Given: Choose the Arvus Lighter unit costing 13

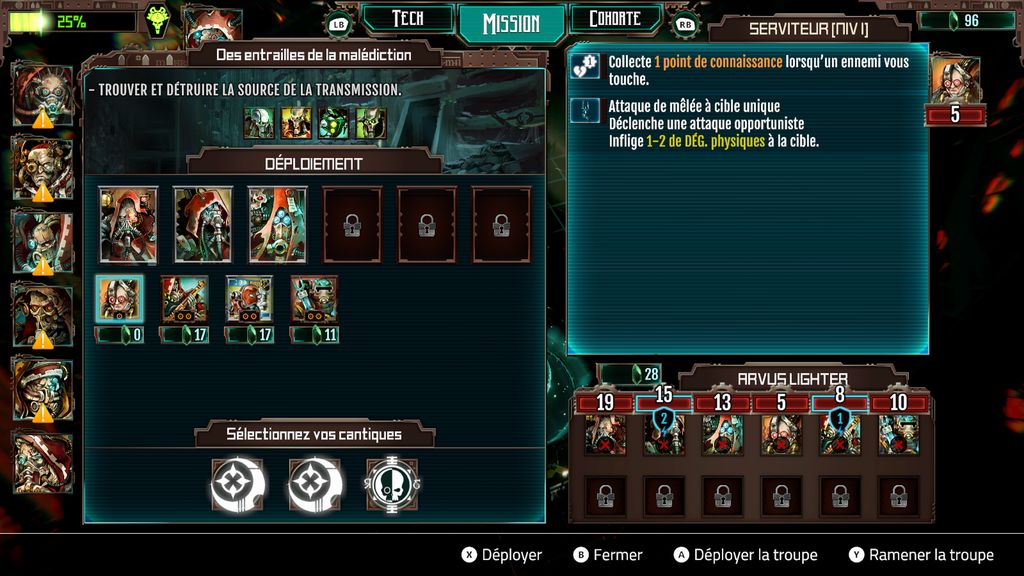Looking at the screenshot, I should point(722,436).
